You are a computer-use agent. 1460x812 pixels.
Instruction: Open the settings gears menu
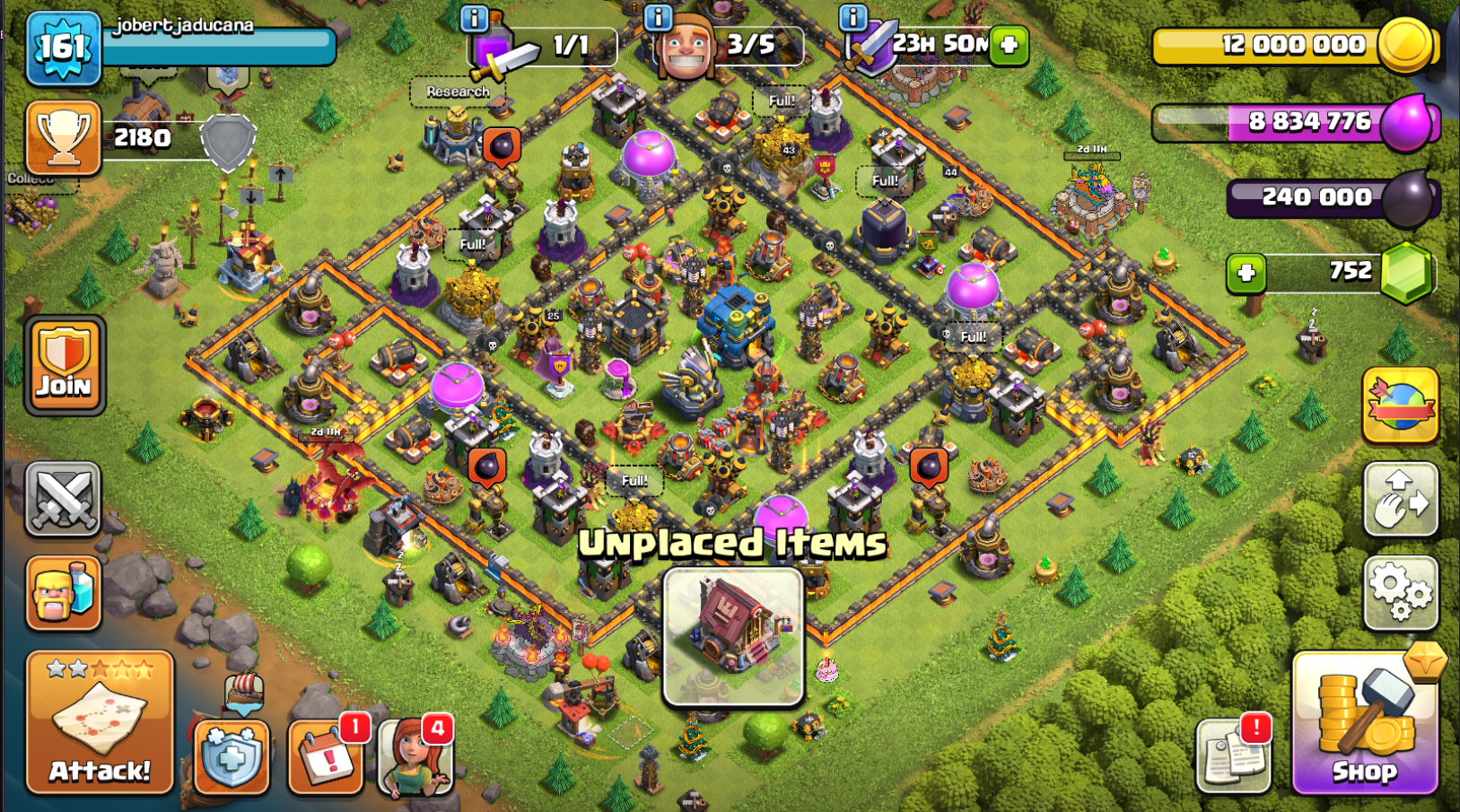1400,592
